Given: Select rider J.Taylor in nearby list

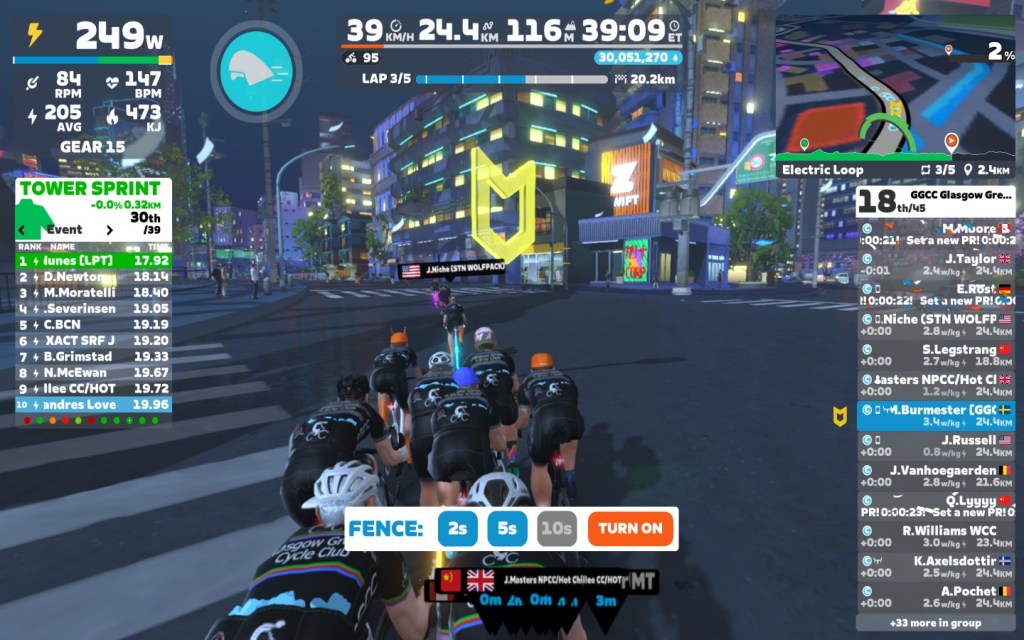Looking at the screenshot, I should (936, 264).
